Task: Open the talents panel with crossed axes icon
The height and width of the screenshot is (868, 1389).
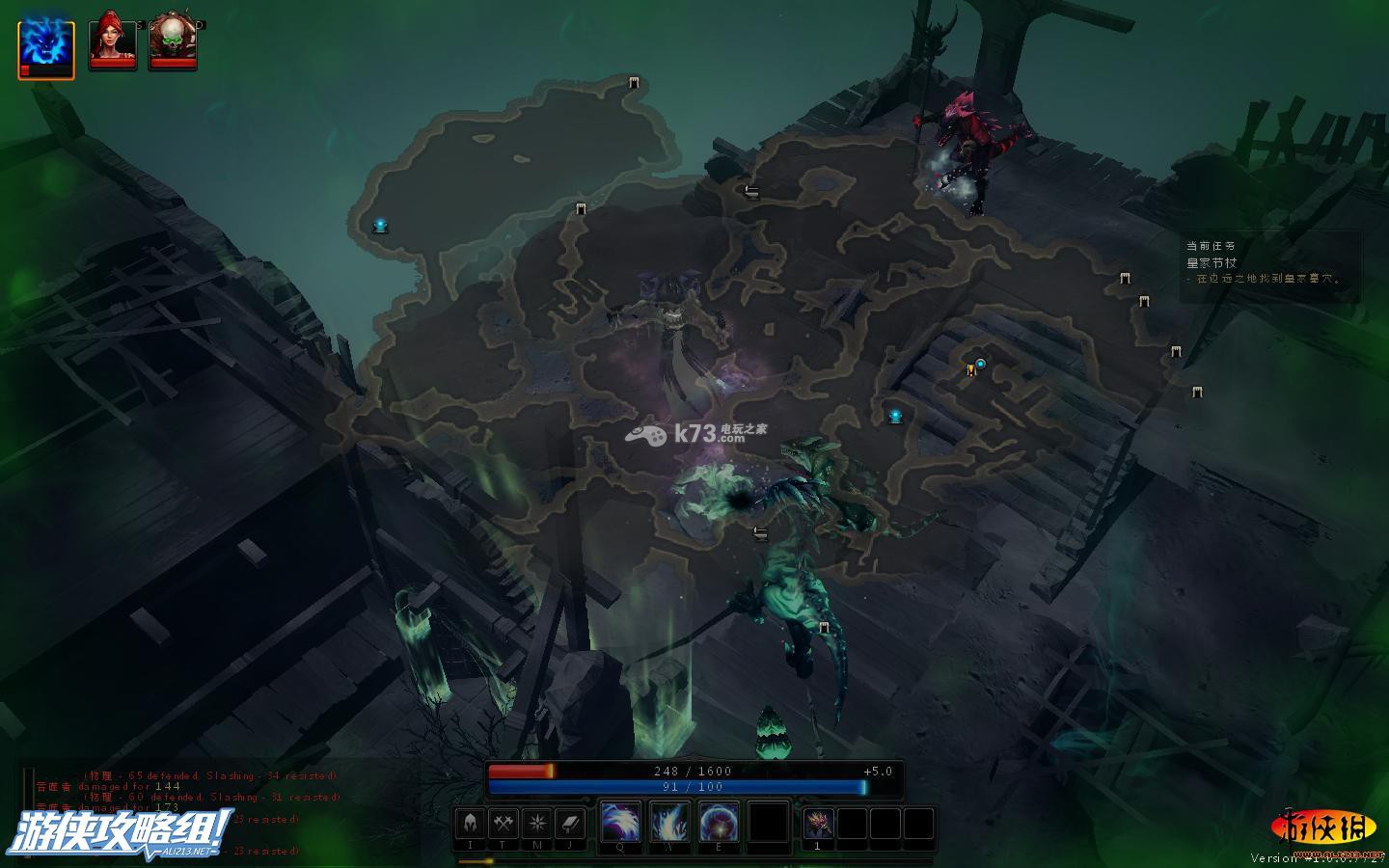Action: click(x=504, y=825)
